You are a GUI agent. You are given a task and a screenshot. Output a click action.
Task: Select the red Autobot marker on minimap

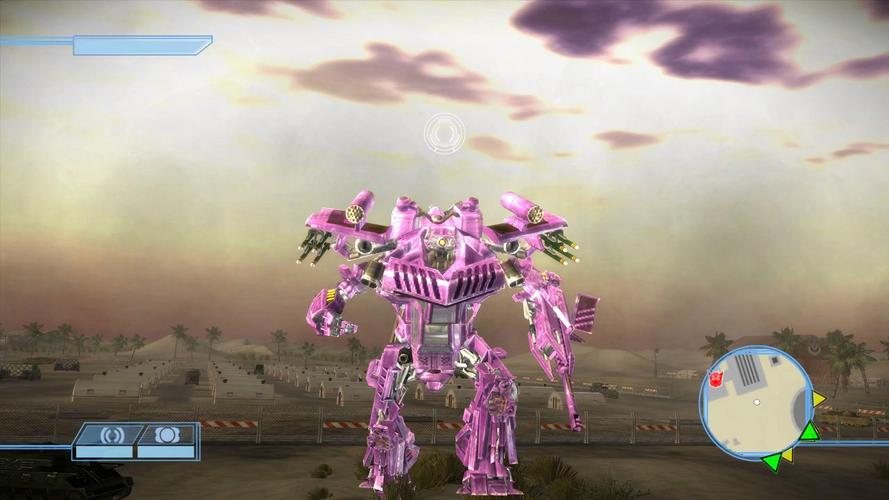pos(716,376)
